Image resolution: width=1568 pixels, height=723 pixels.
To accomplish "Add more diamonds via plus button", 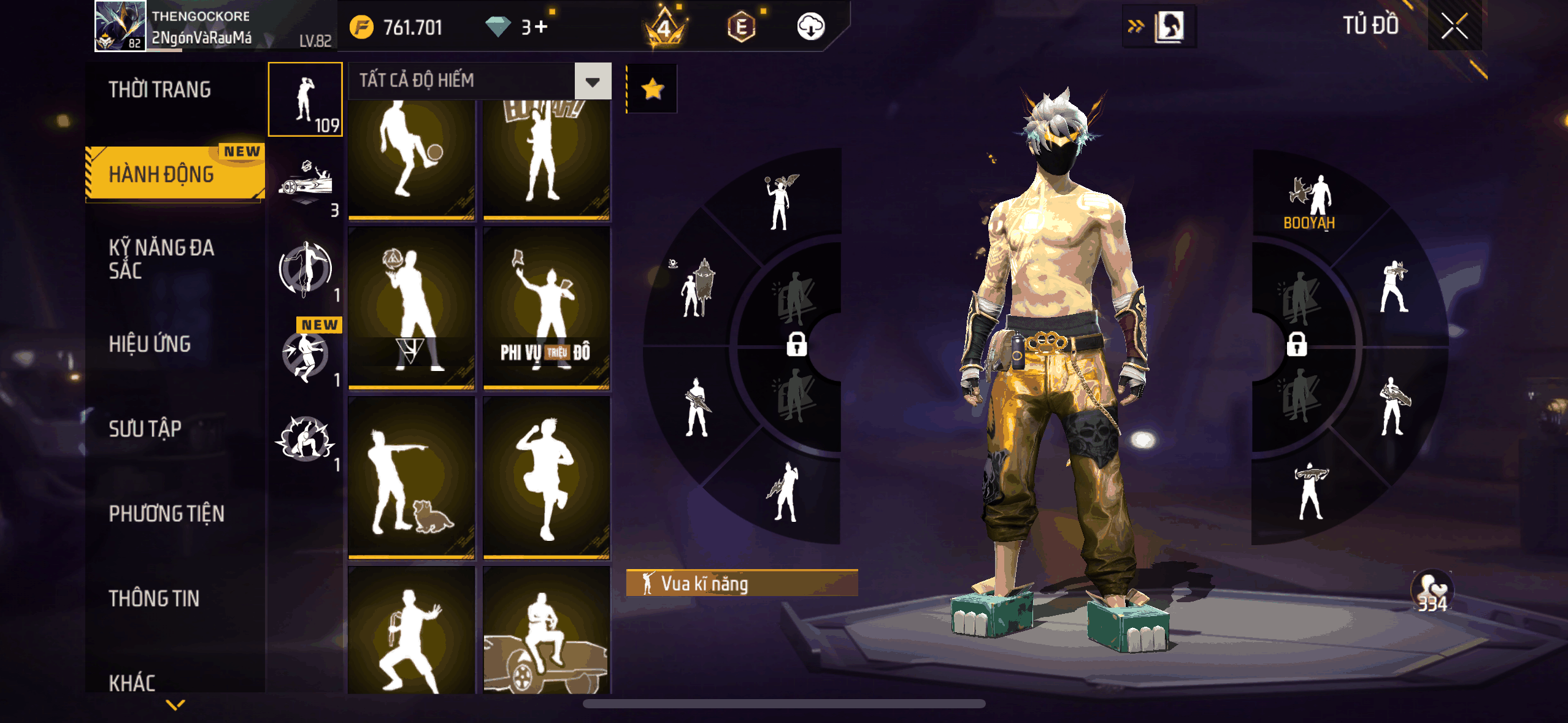I will pos(540,27).
